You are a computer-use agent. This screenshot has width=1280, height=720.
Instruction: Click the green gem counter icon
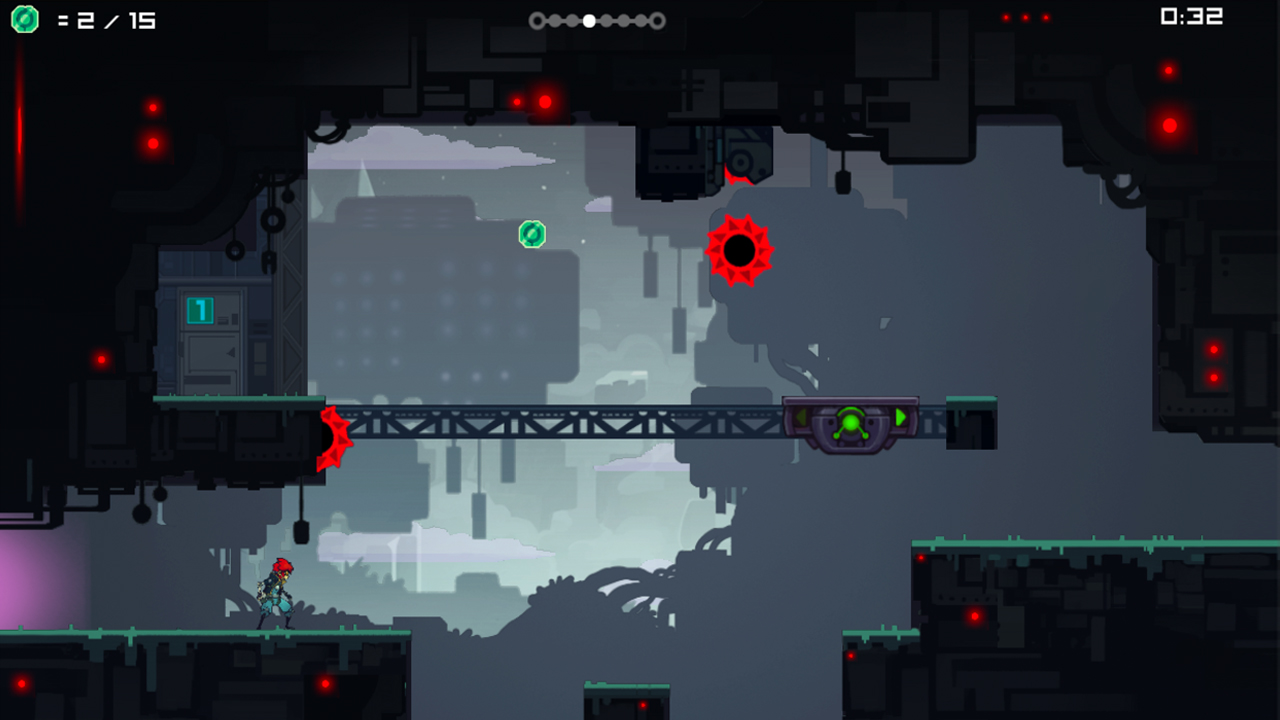(x=22, y=18)
